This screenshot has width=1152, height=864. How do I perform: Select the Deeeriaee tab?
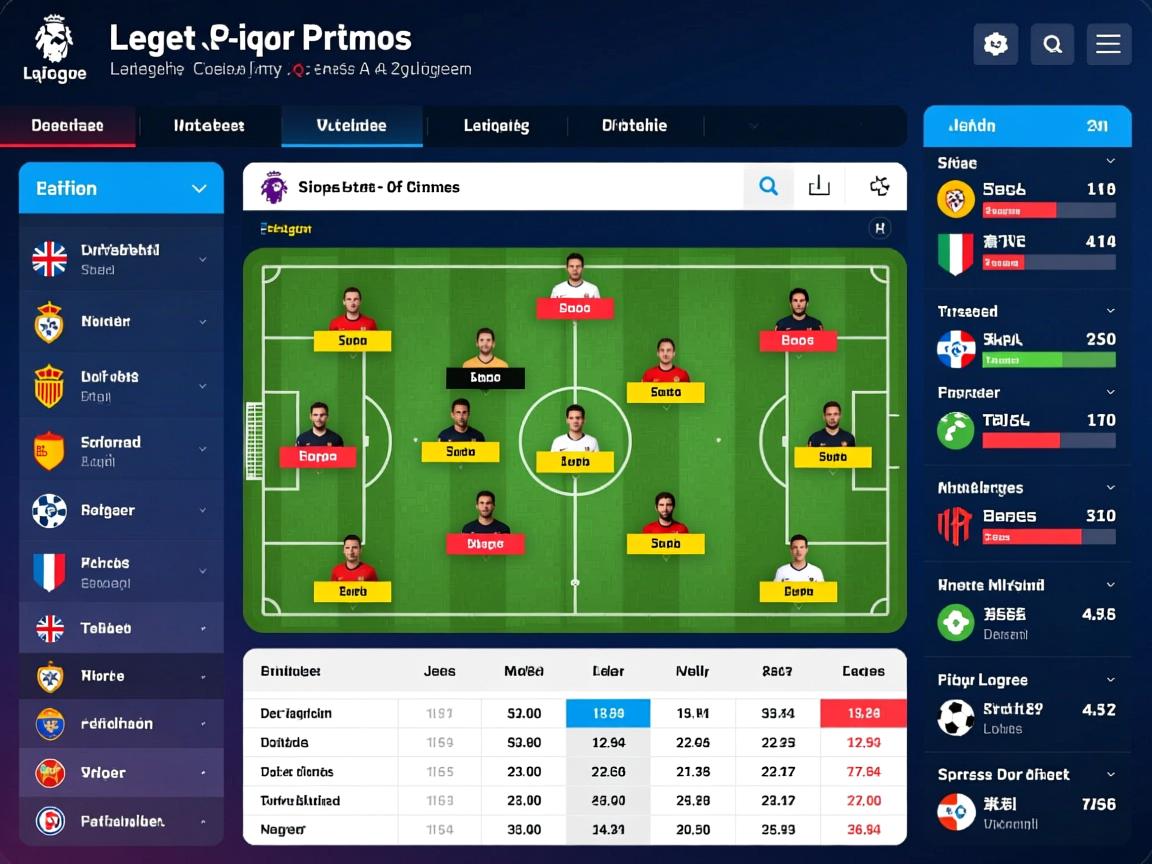pyautogui.click(x=67, y=126)
